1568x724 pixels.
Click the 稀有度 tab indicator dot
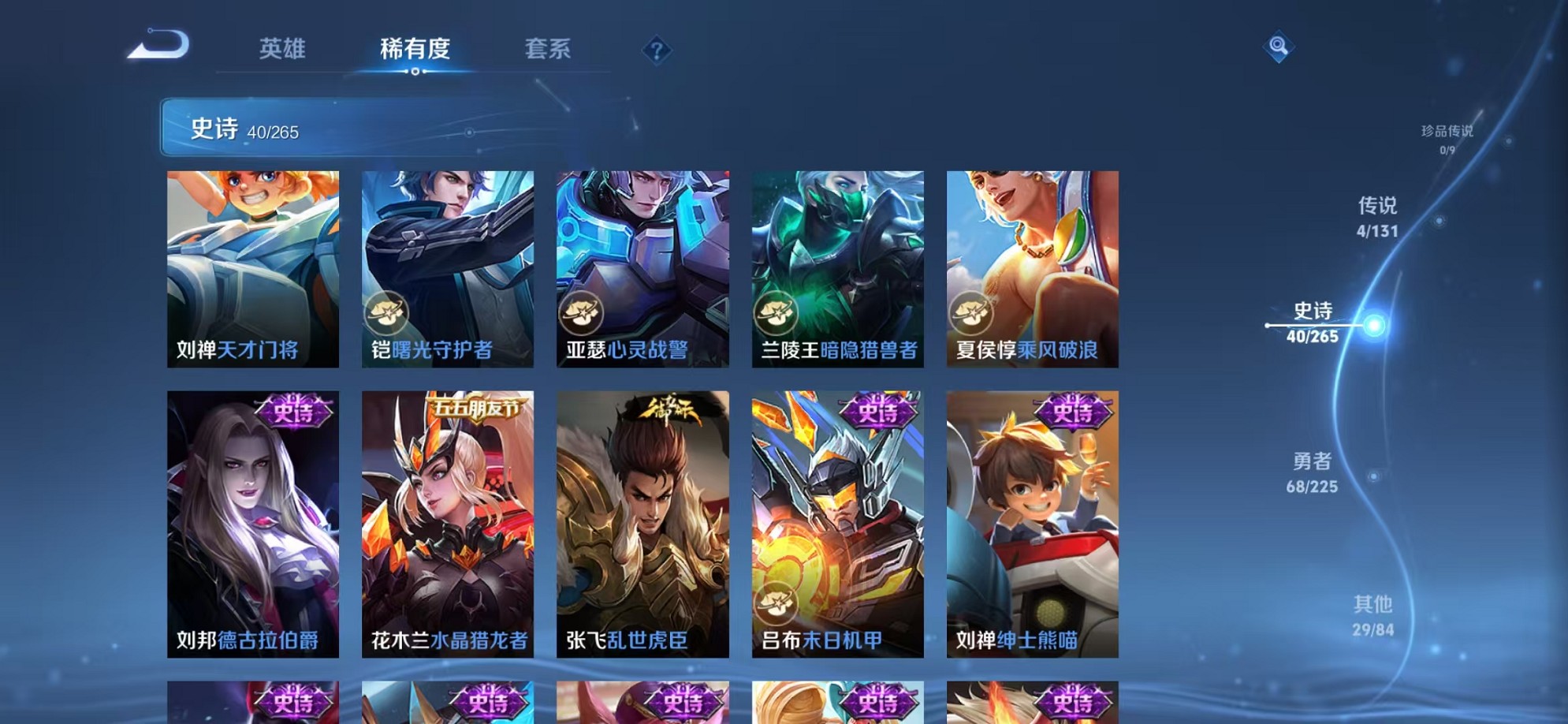(x=417, y=73)
